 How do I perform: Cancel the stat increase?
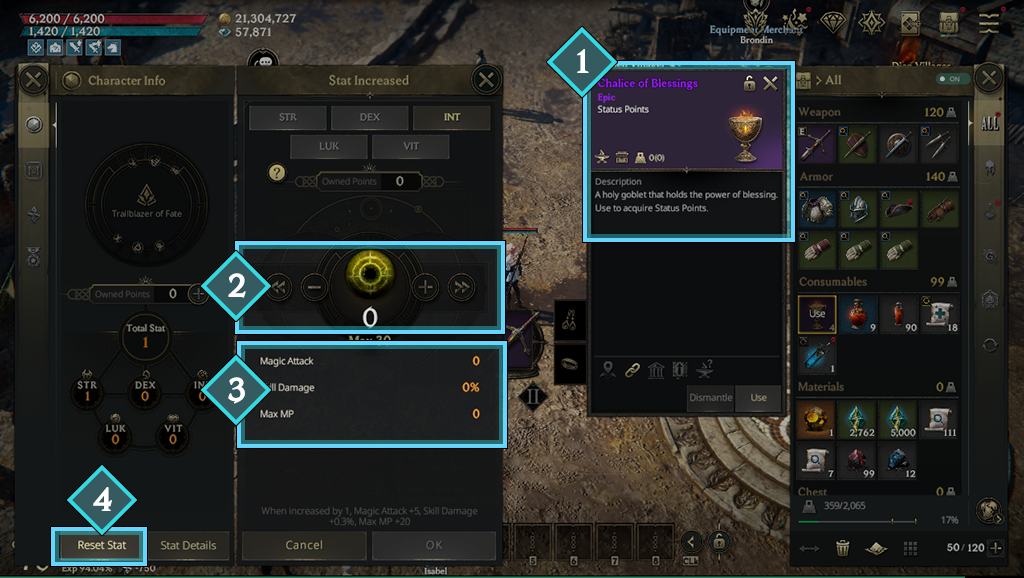pos(304,545)
